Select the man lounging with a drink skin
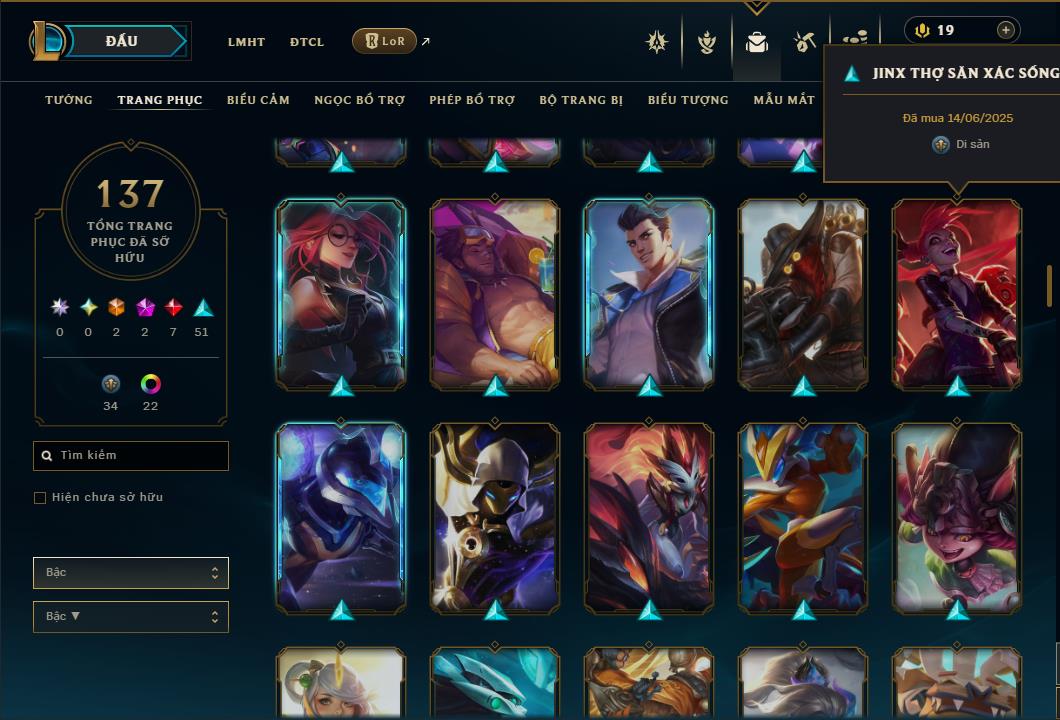This screenshot has width=1060, height=720. 495,293
